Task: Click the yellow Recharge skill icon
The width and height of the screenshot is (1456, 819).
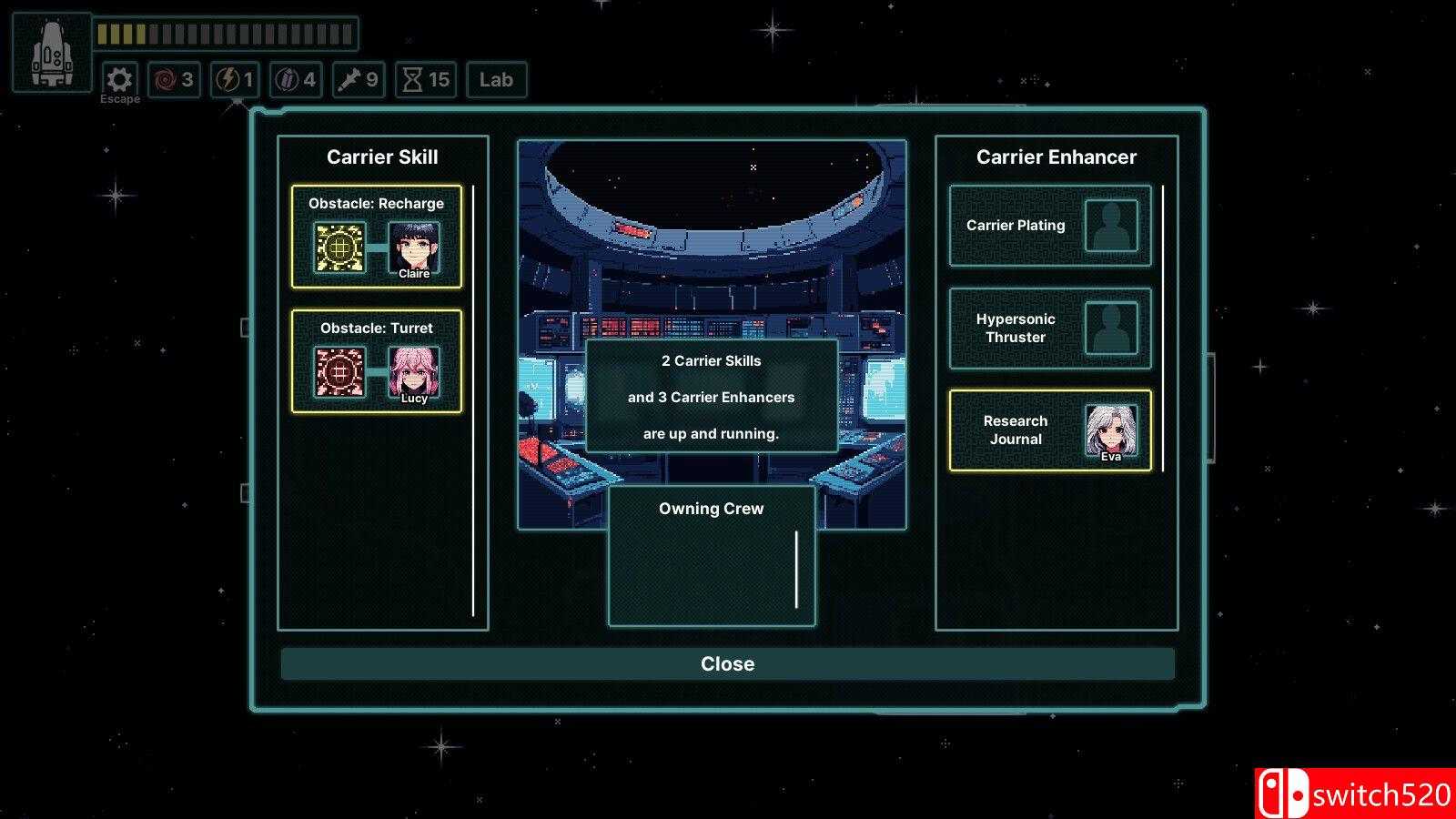Action: [339, 248]
